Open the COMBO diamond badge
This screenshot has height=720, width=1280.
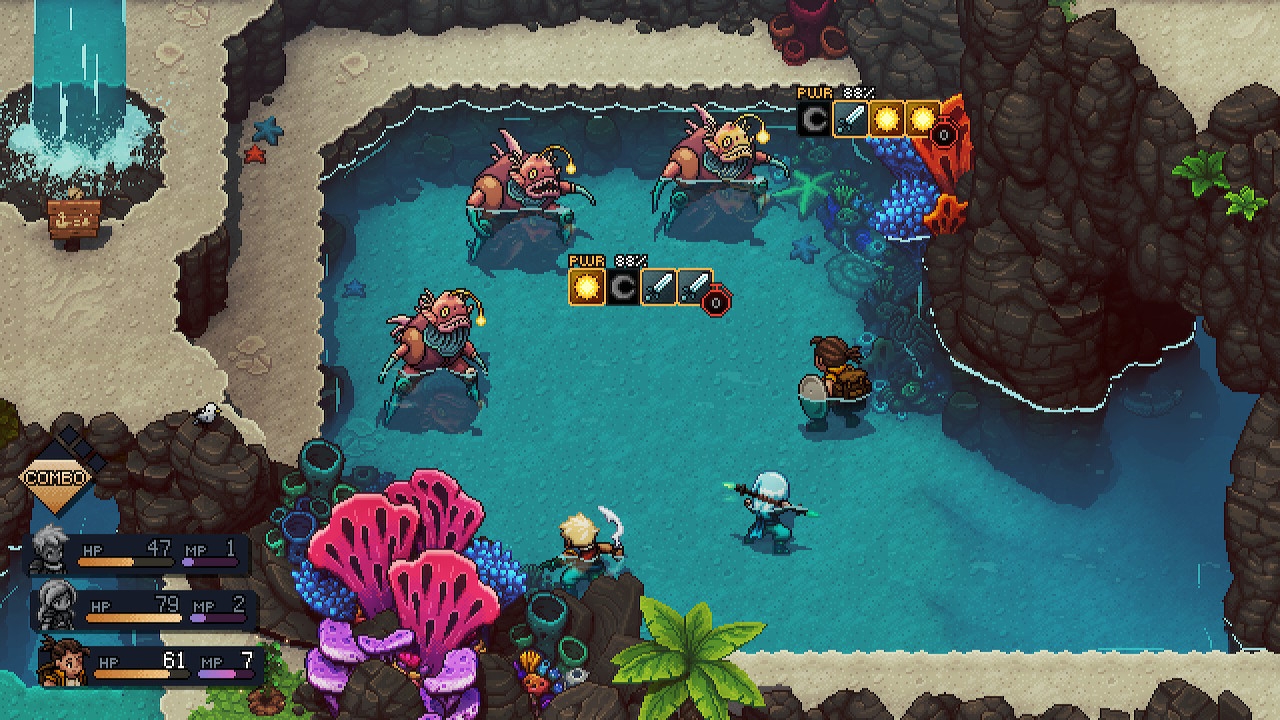[57, 477]
